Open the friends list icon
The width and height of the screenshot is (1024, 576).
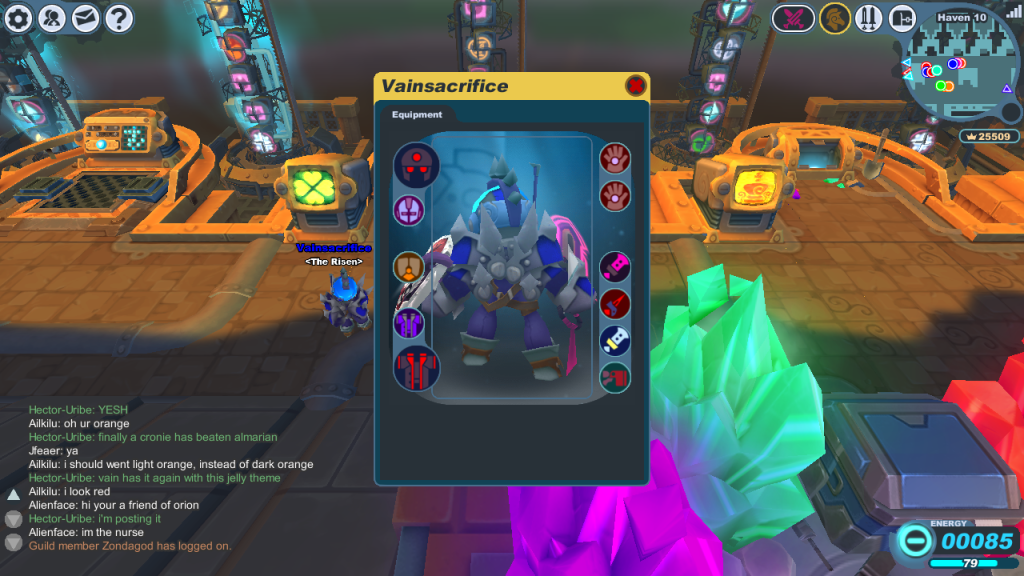coord(52,17)
